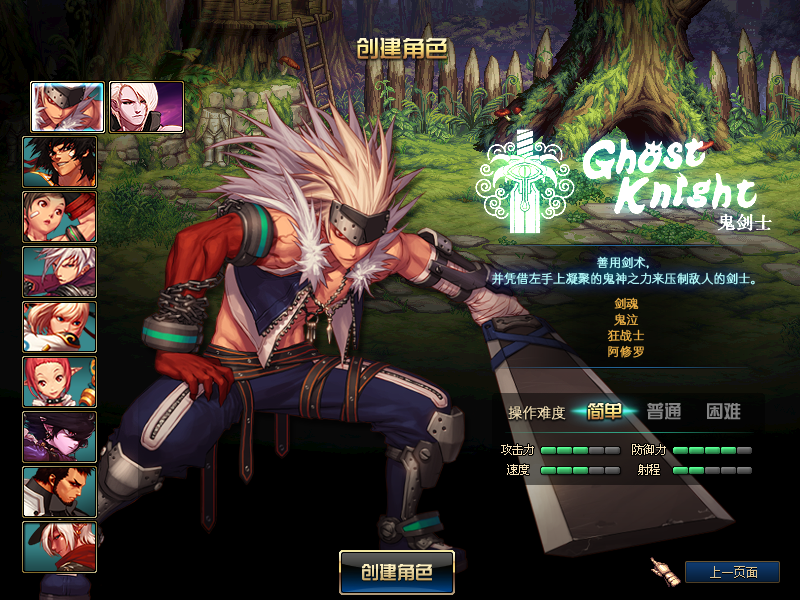Pick the white-haired character with red scarf
This screenshot has width=800, height=600.
tap(60, 547)
